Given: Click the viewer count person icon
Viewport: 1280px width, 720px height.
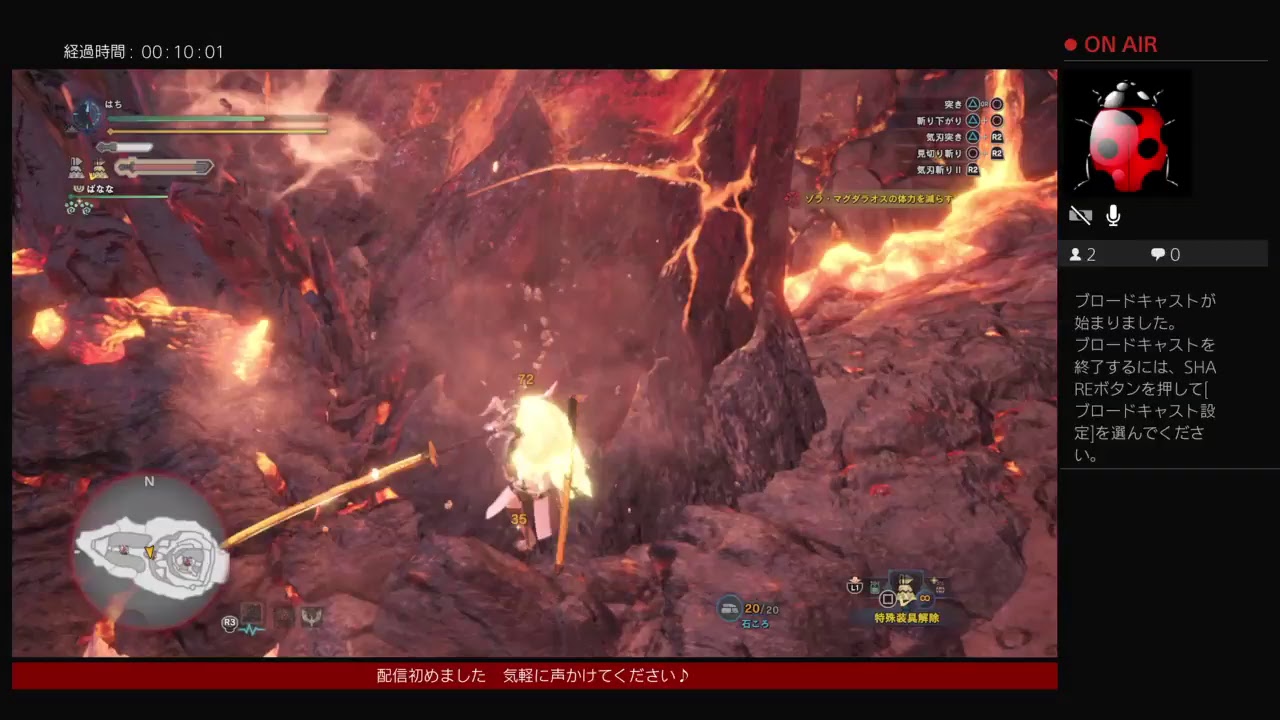Looking at the screenshot, I should coord(1074,254).
